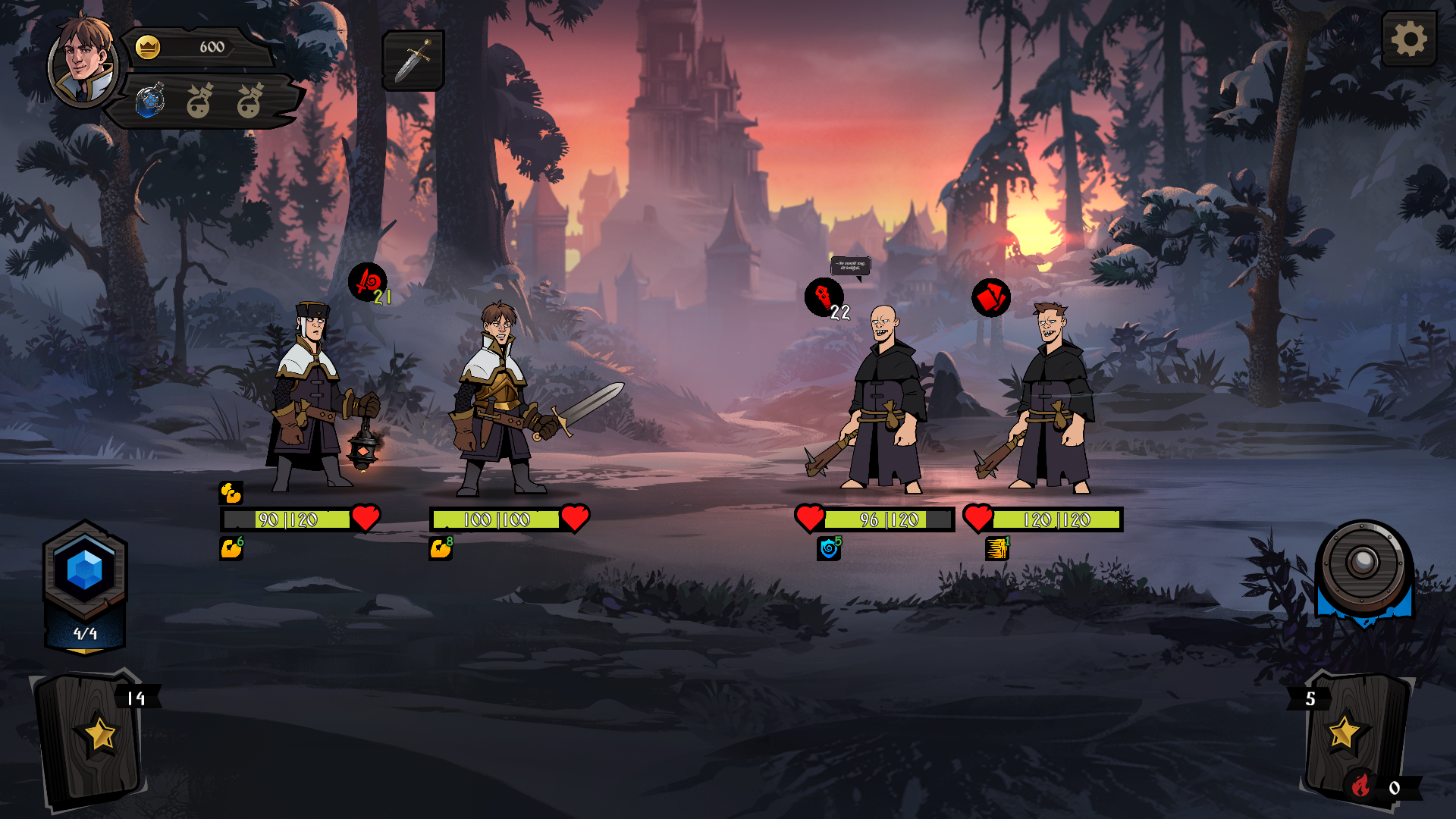Show the exhausted cards flame icon
The image size is (1456, 819).
coord(1361,786)
